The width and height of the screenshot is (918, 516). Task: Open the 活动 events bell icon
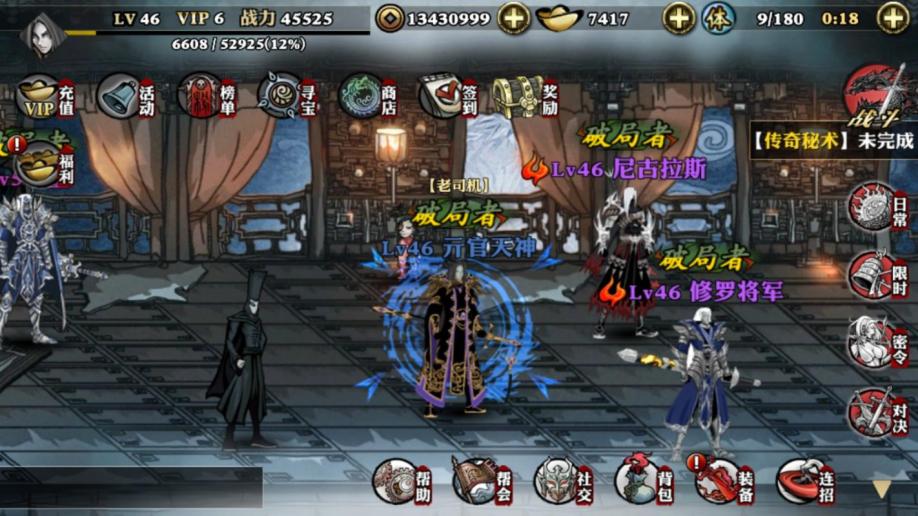[124, 97]
